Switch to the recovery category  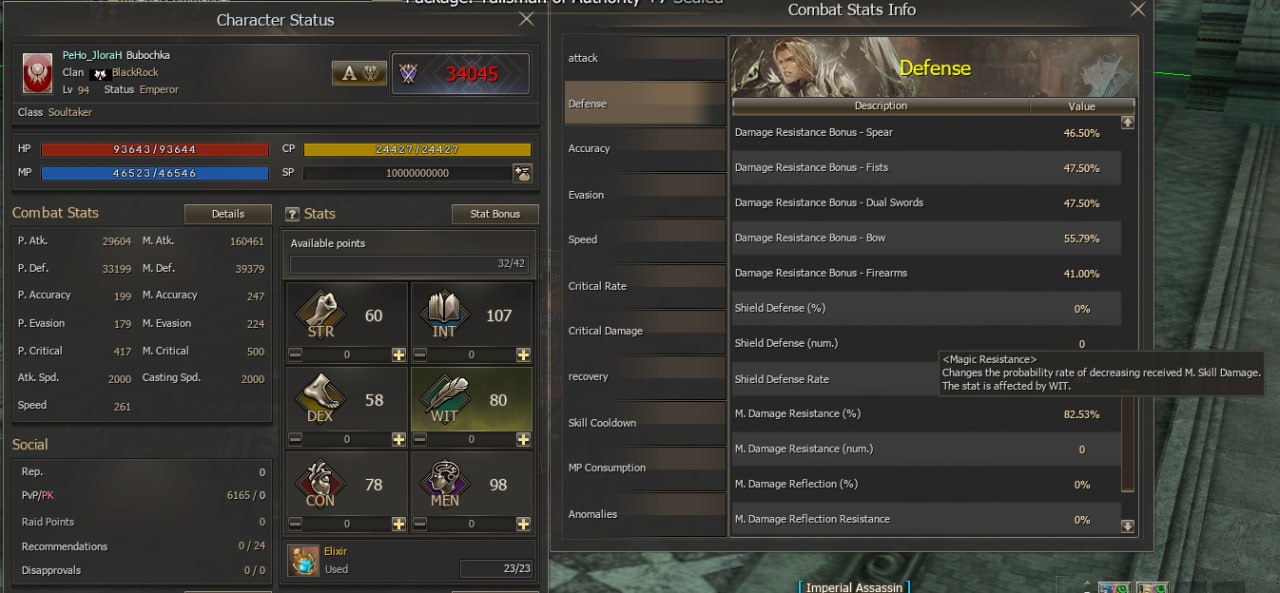pos(645,377)
